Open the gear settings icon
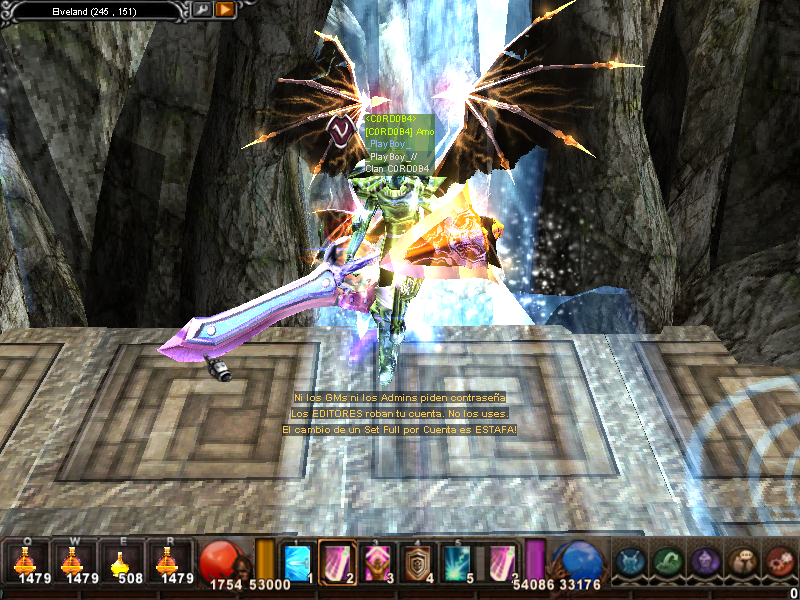The width and height of the screenshot is (800, 600). [x=779, y=561]
